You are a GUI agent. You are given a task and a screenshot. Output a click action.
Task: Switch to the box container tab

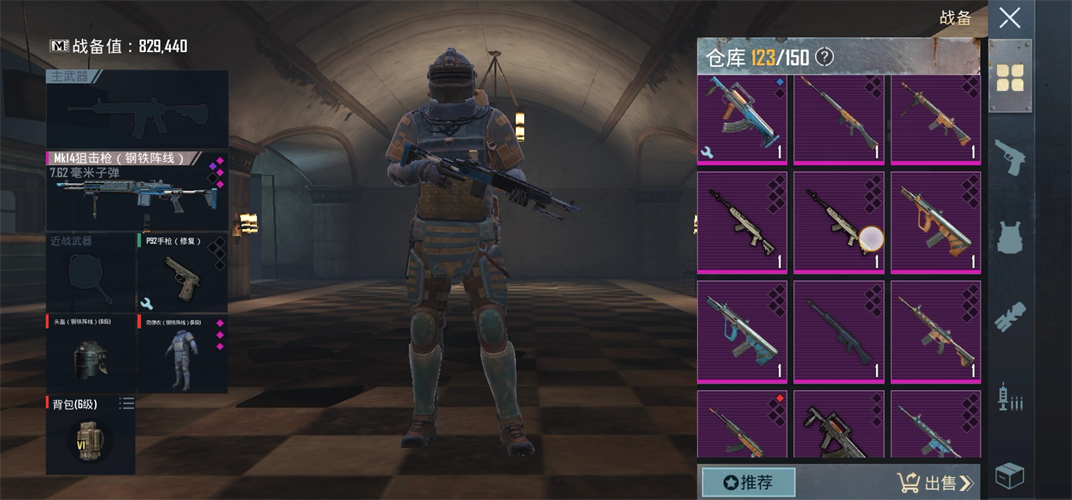pos(1010,475)
